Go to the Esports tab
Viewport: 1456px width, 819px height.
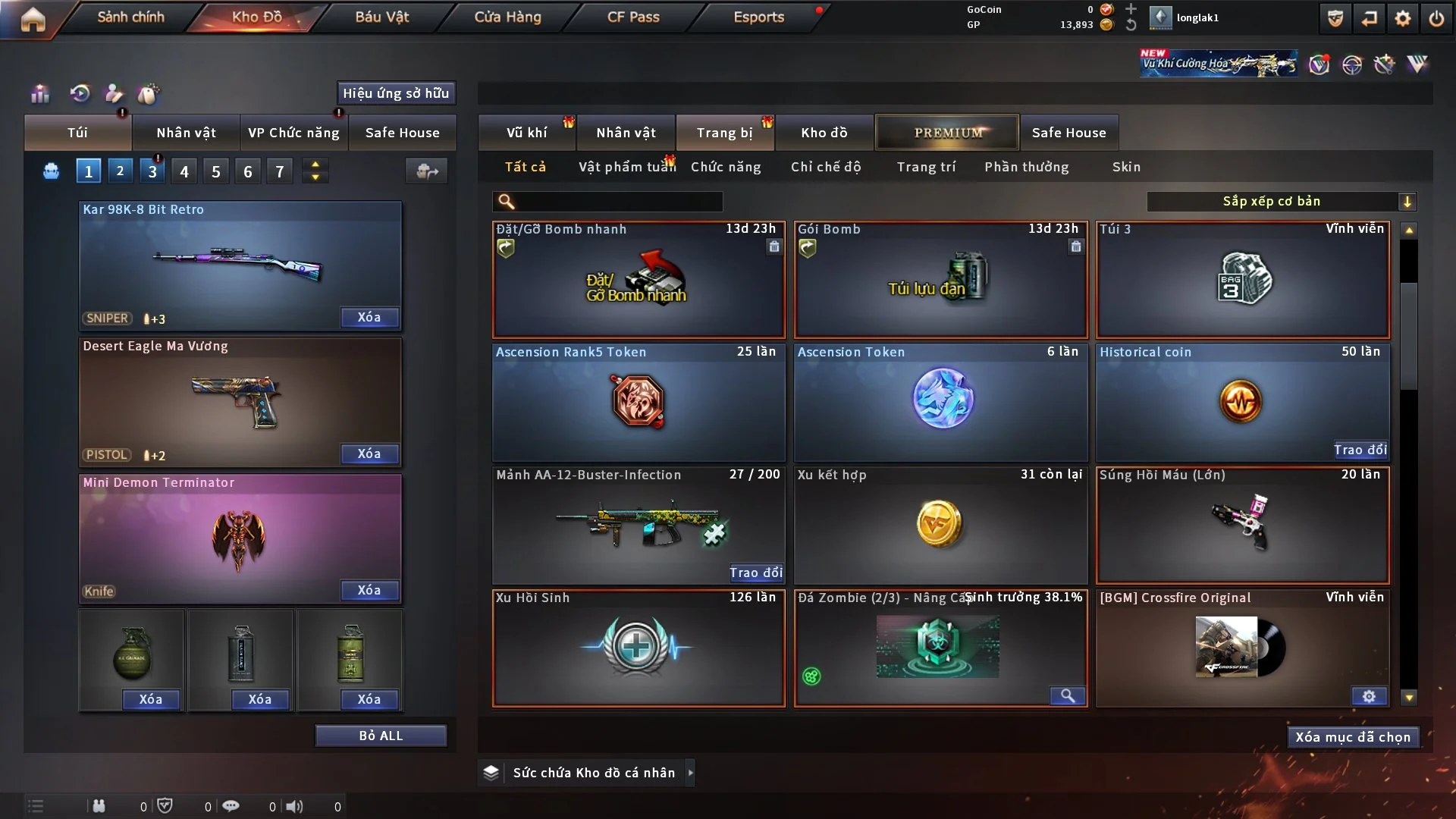758,17
